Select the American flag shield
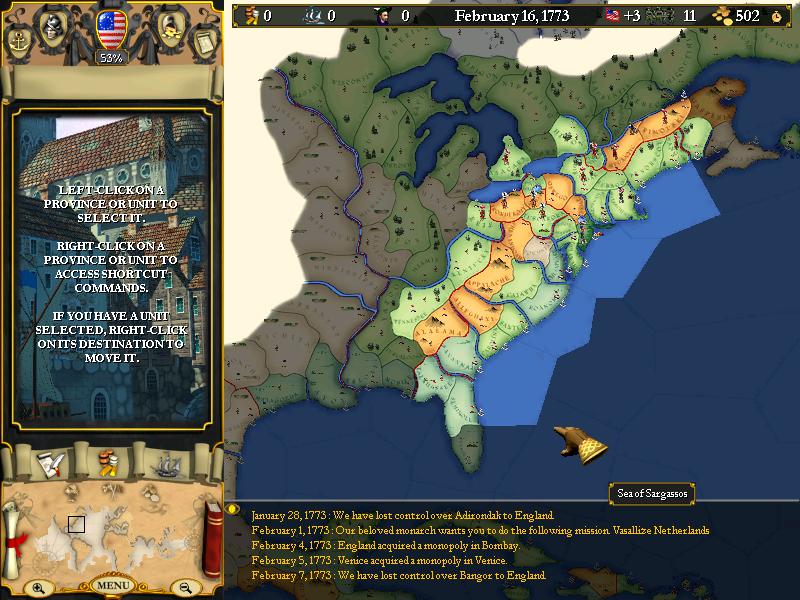The width and height of the screenshot is (800, 600). pos(111,29)
